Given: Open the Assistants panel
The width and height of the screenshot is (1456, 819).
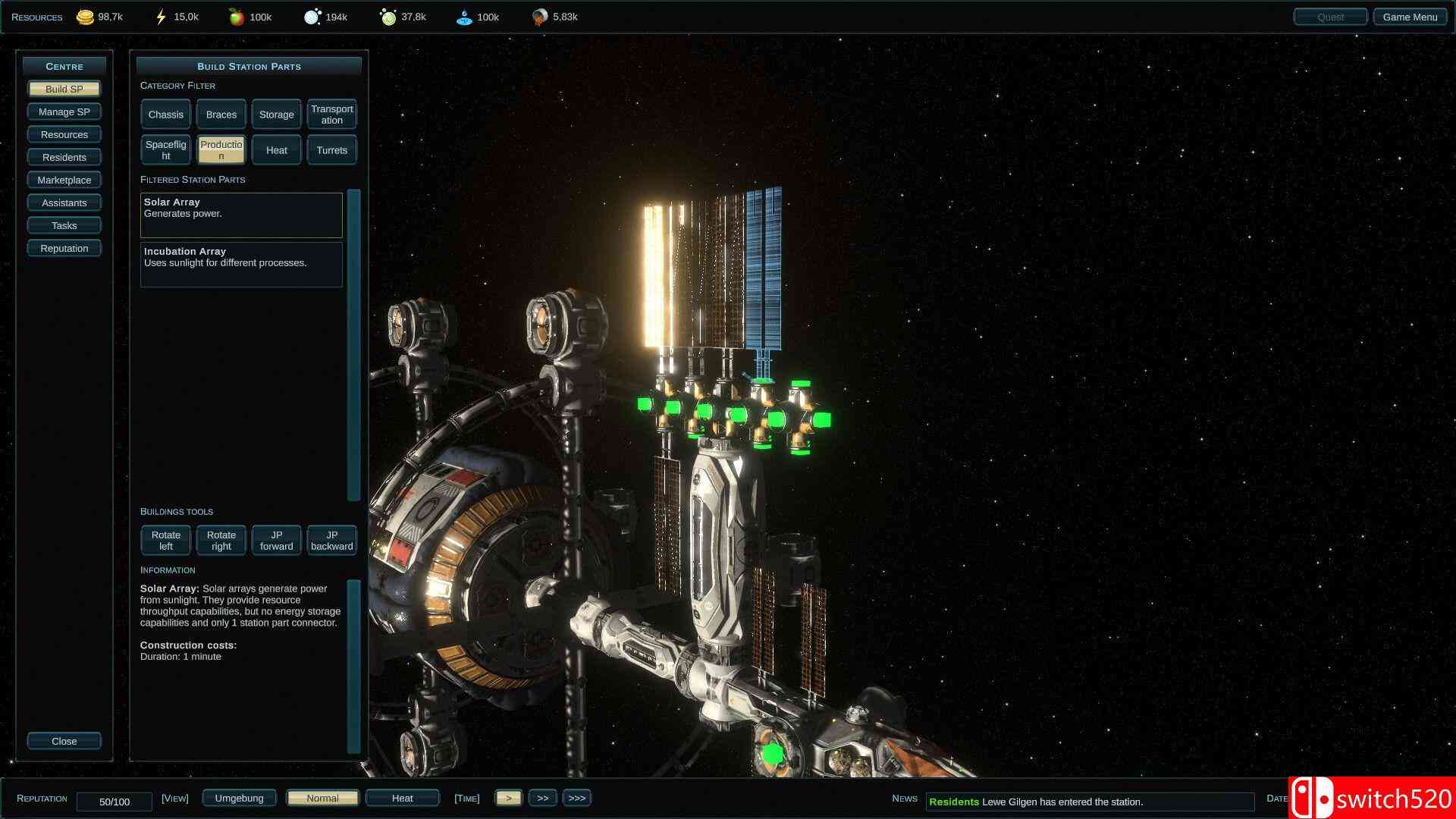Looking at the screenshot, I should tap(64, 202).
